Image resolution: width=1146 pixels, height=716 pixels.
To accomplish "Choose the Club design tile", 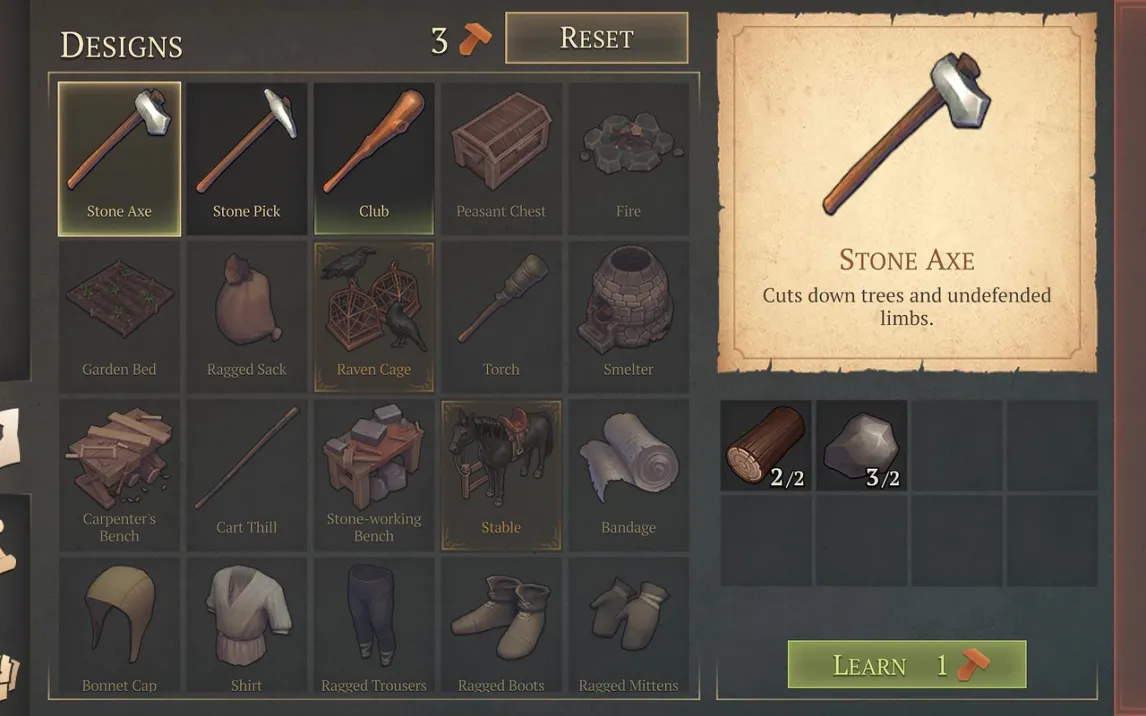I will click(x=374, y=158).
